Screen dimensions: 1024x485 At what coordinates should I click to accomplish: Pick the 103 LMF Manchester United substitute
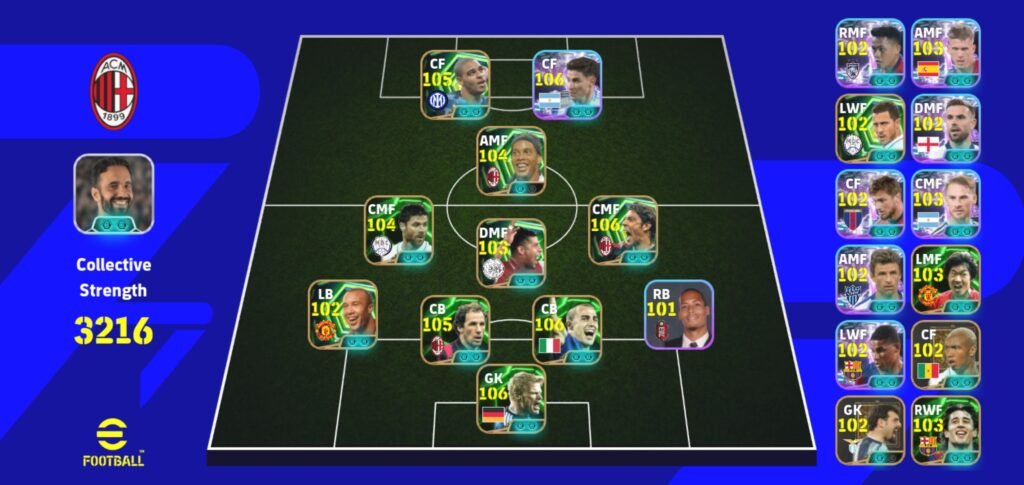pos(946,279)
